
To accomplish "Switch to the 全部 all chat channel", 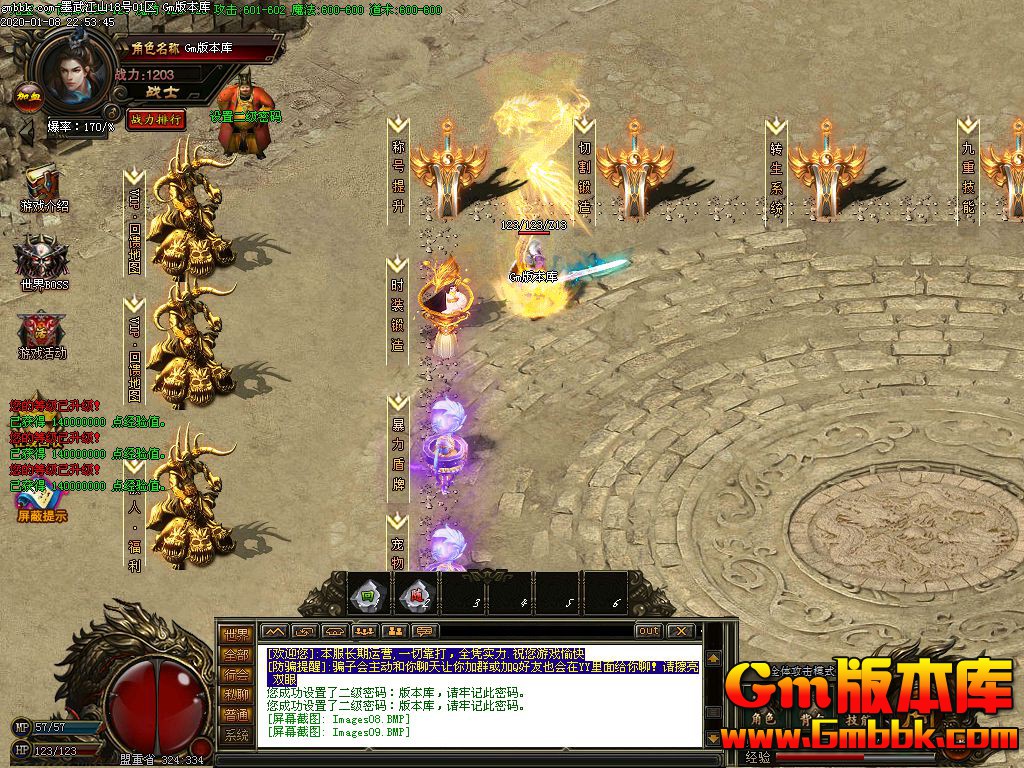I will 236,654.
